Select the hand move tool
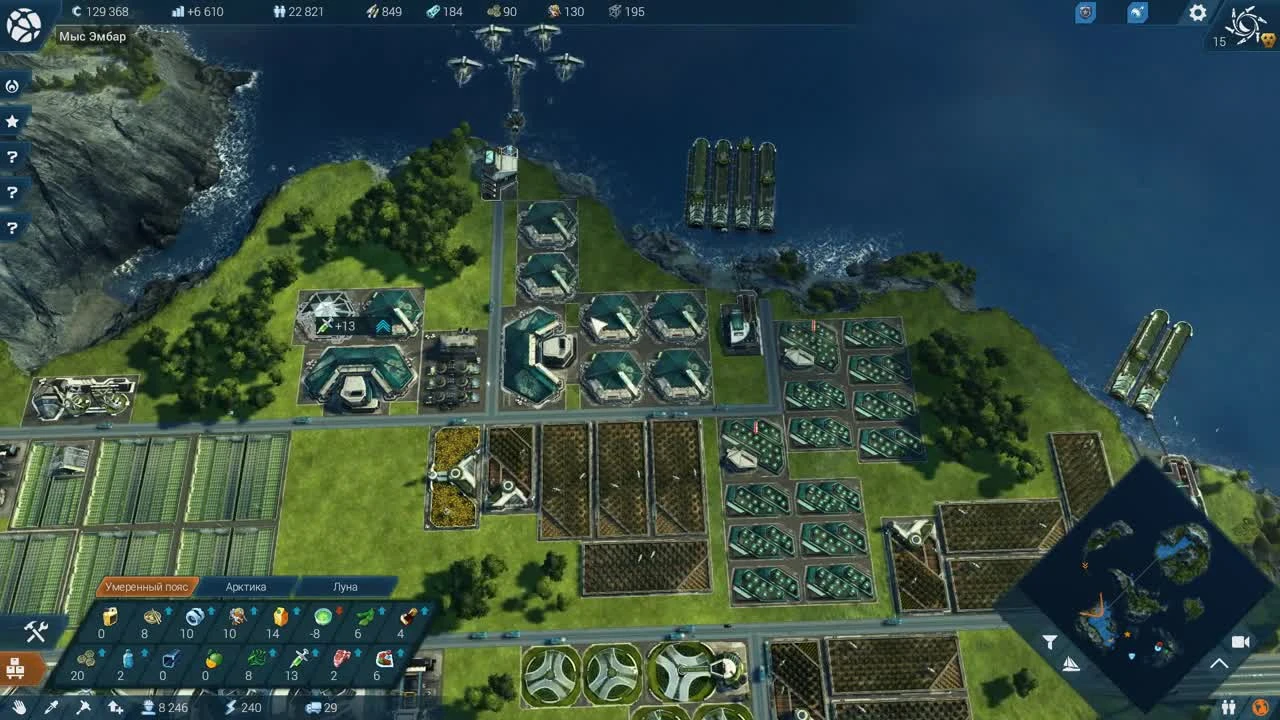The image size is (1280, 720). pyautogui.click(x=18, y=706)
